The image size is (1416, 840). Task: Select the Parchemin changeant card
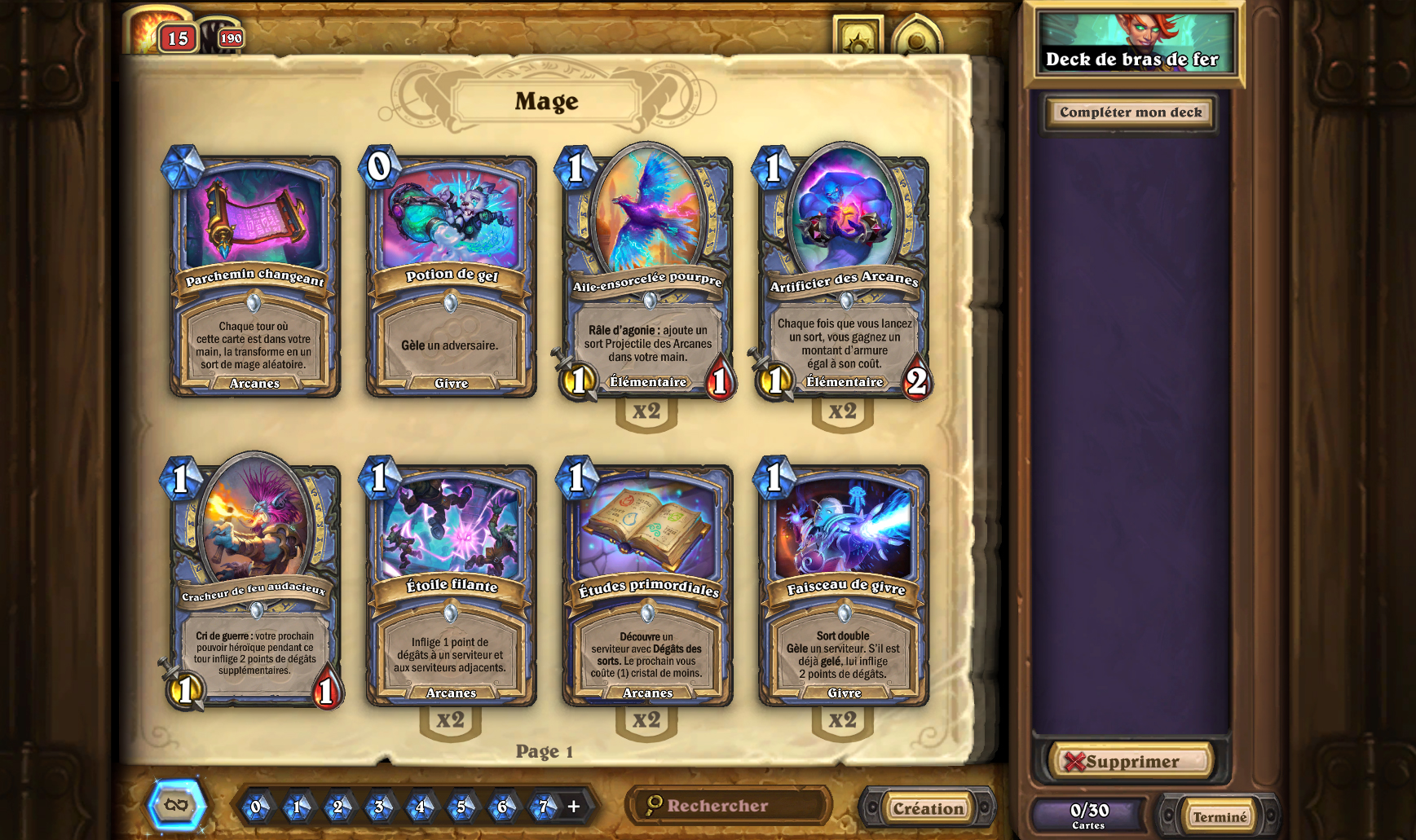tap(254, 275)
